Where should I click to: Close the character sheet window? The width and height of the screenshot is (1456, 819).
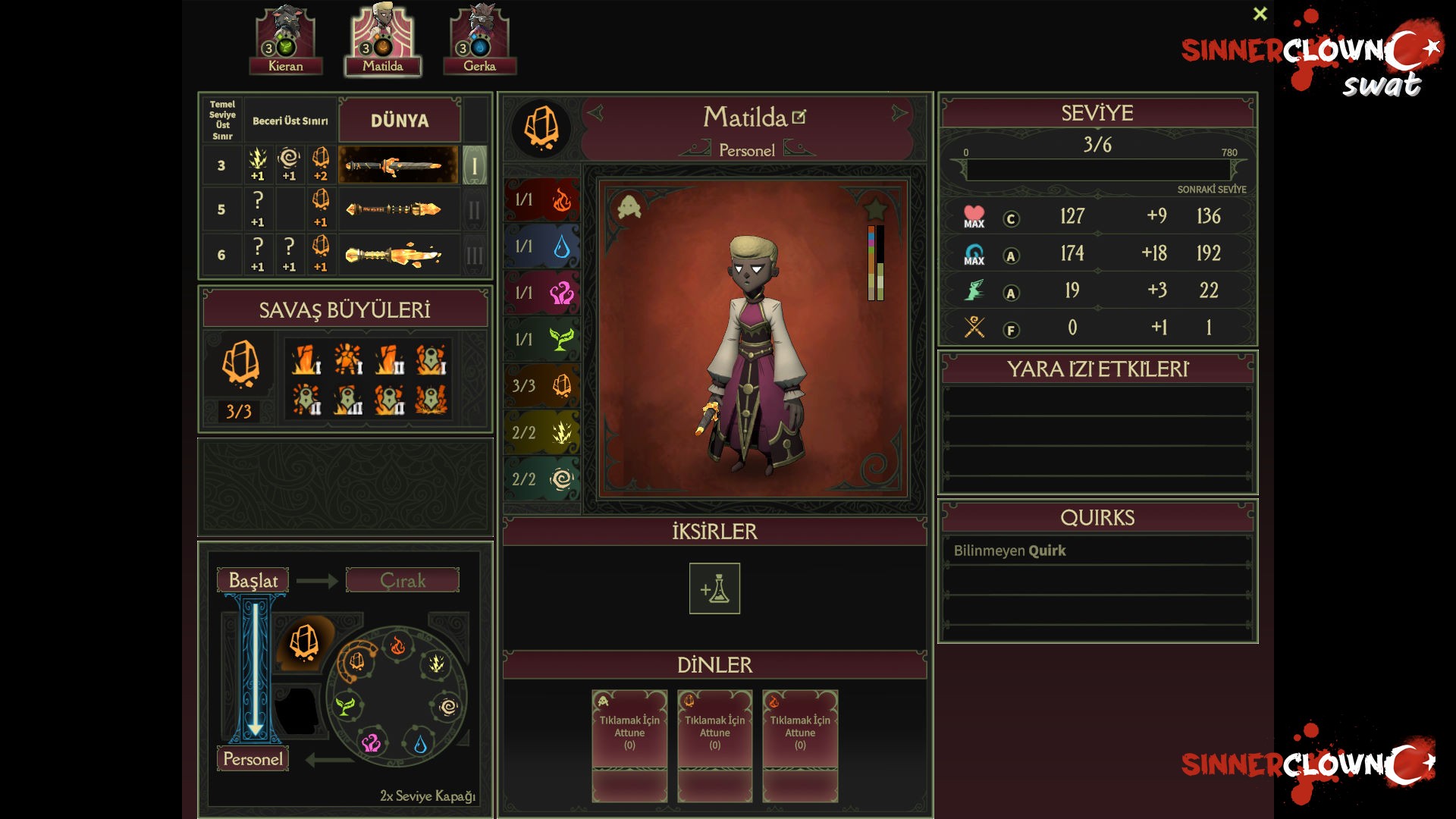1260,14
